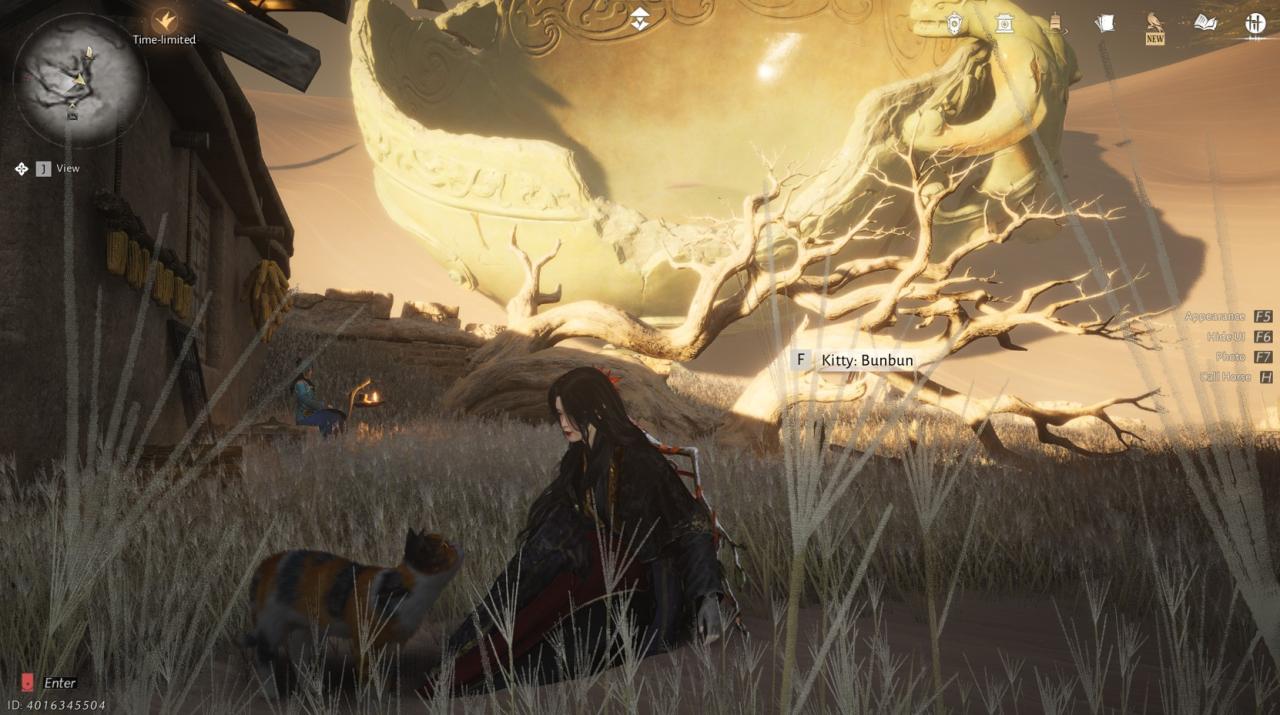
Task: Open the Time-limited event icon
Action: click(164, 20)
